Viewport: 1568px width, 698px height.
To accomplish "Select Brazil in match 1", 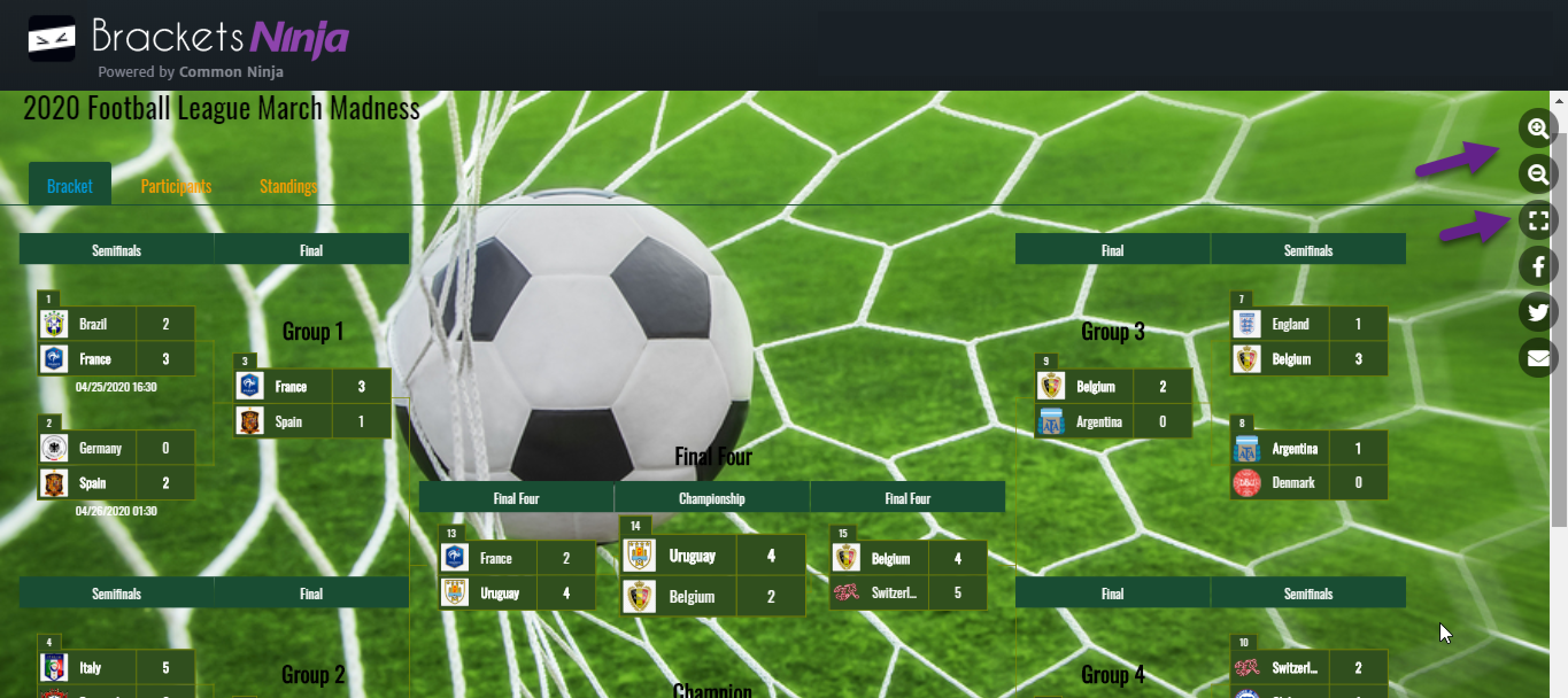I will coord(93,324).
